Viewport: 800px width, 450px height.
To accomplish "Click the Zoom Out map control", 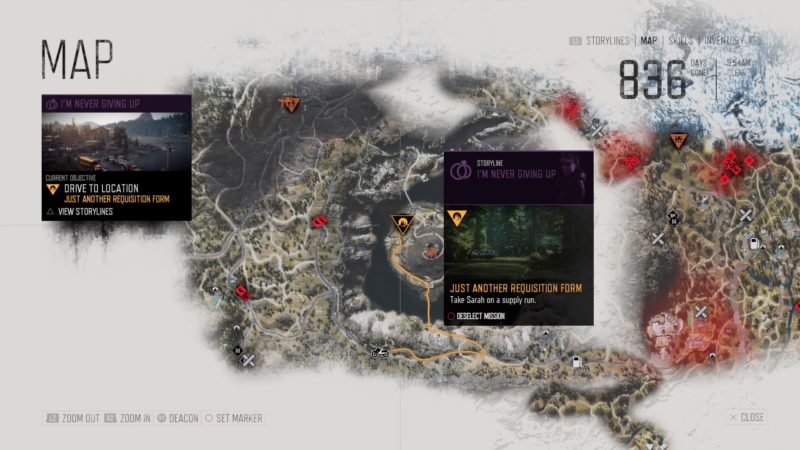I will pyautogui.click(x=75, y=417).
